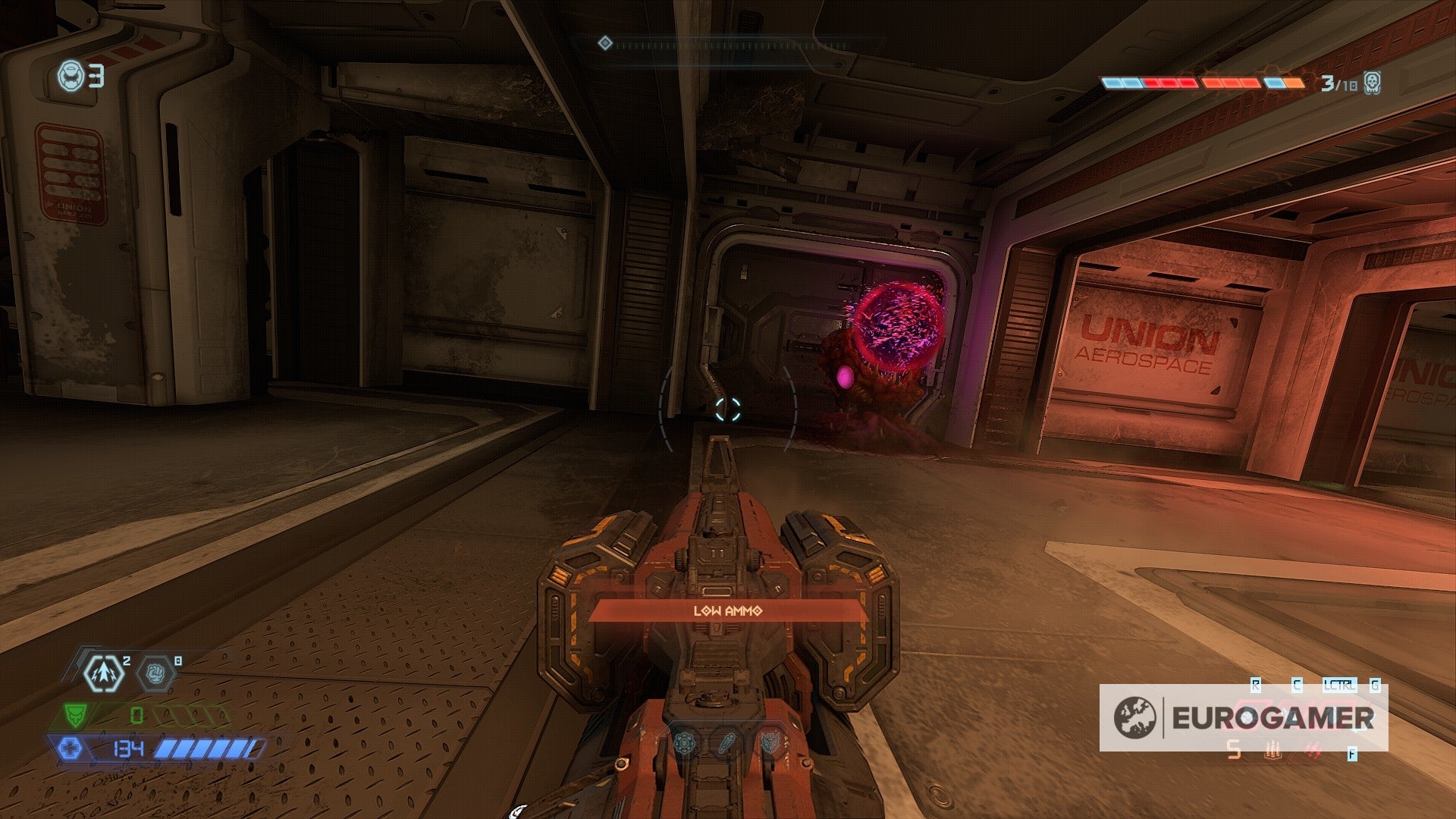
Task: Click the extra lives helmet icon
Action: 72,76
